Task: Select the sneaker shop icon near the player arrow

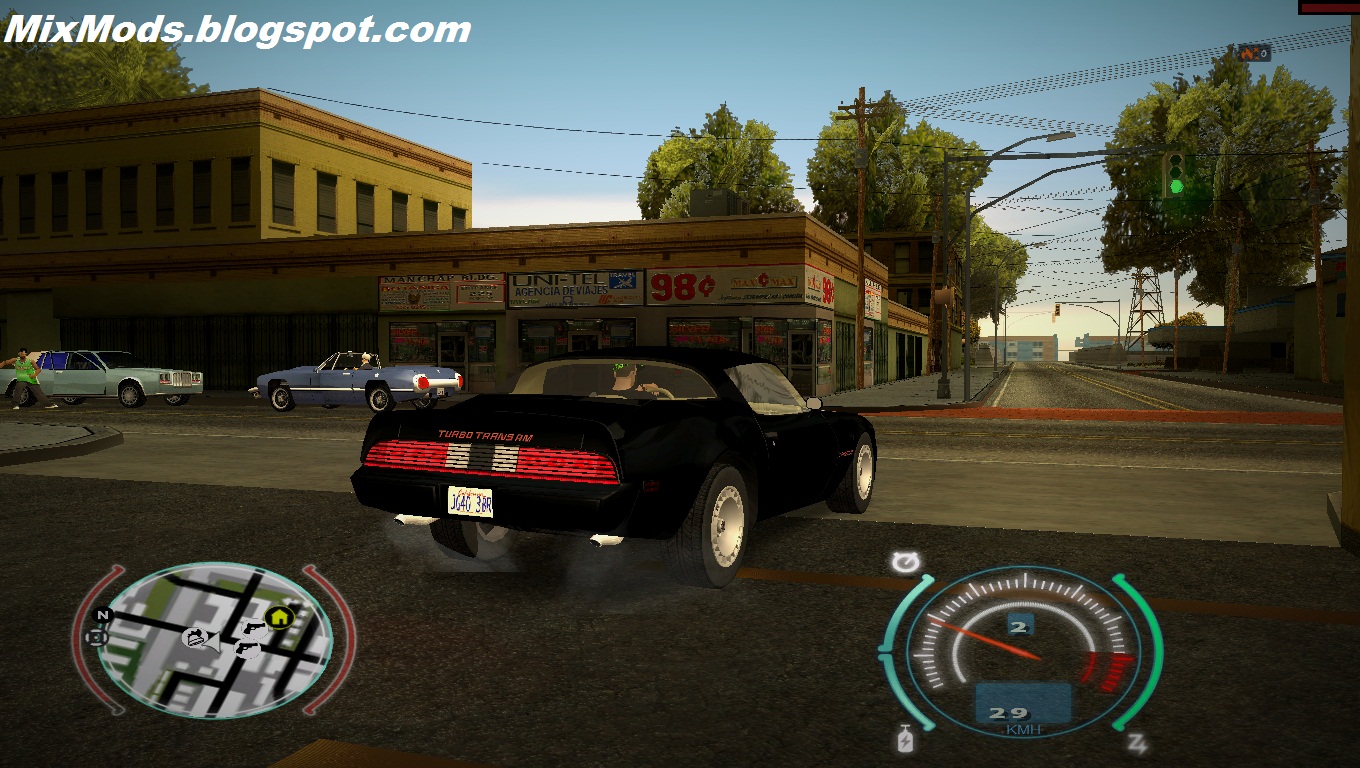Action: tap(195, 637)
